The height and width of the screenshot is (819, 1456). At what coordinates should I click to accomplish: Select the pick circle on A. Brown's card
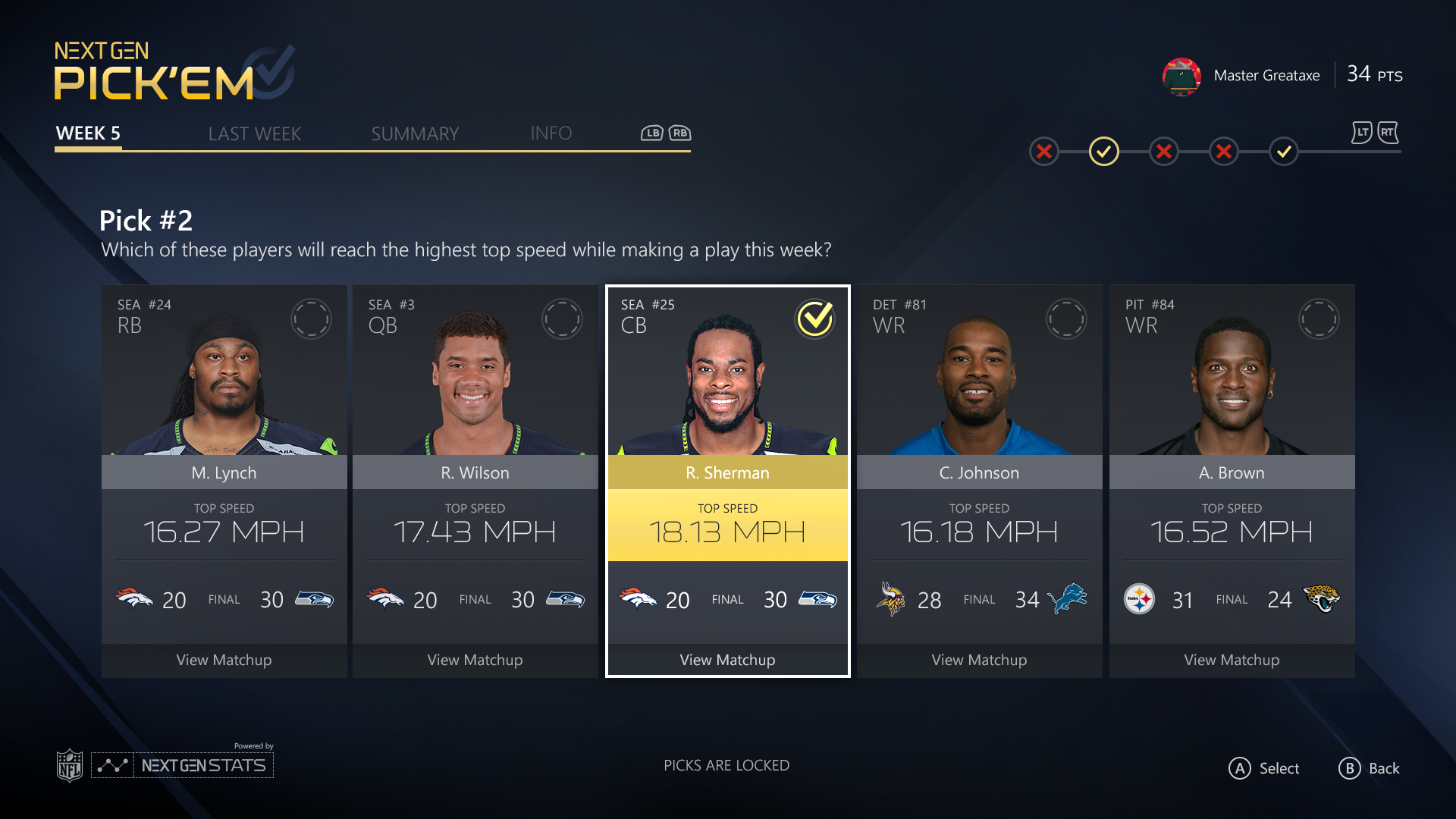pyautogui.click(x=1319, y=318)
